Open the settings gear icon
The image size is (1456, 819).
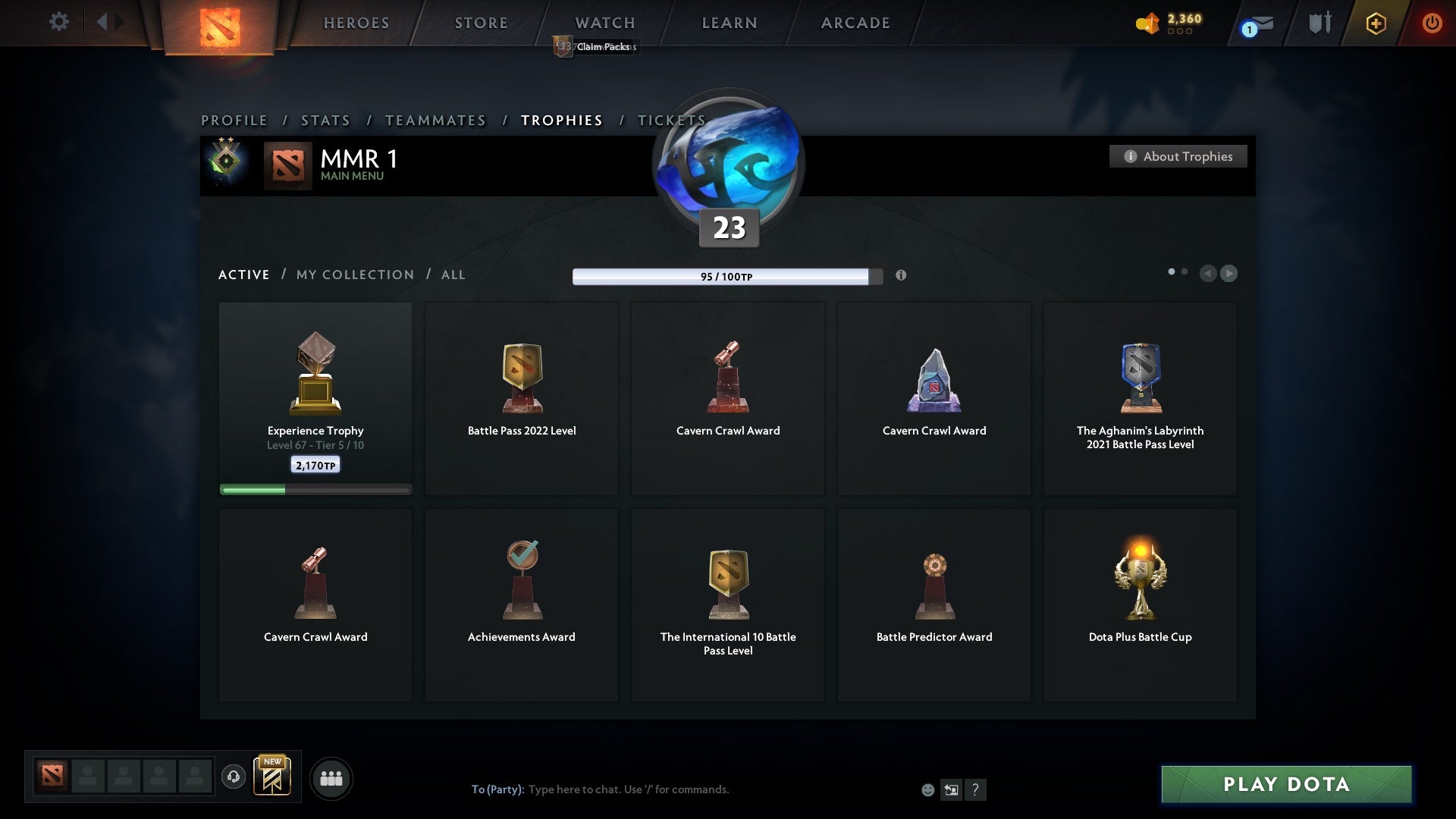pyautogui.click(x=59, y=22)
